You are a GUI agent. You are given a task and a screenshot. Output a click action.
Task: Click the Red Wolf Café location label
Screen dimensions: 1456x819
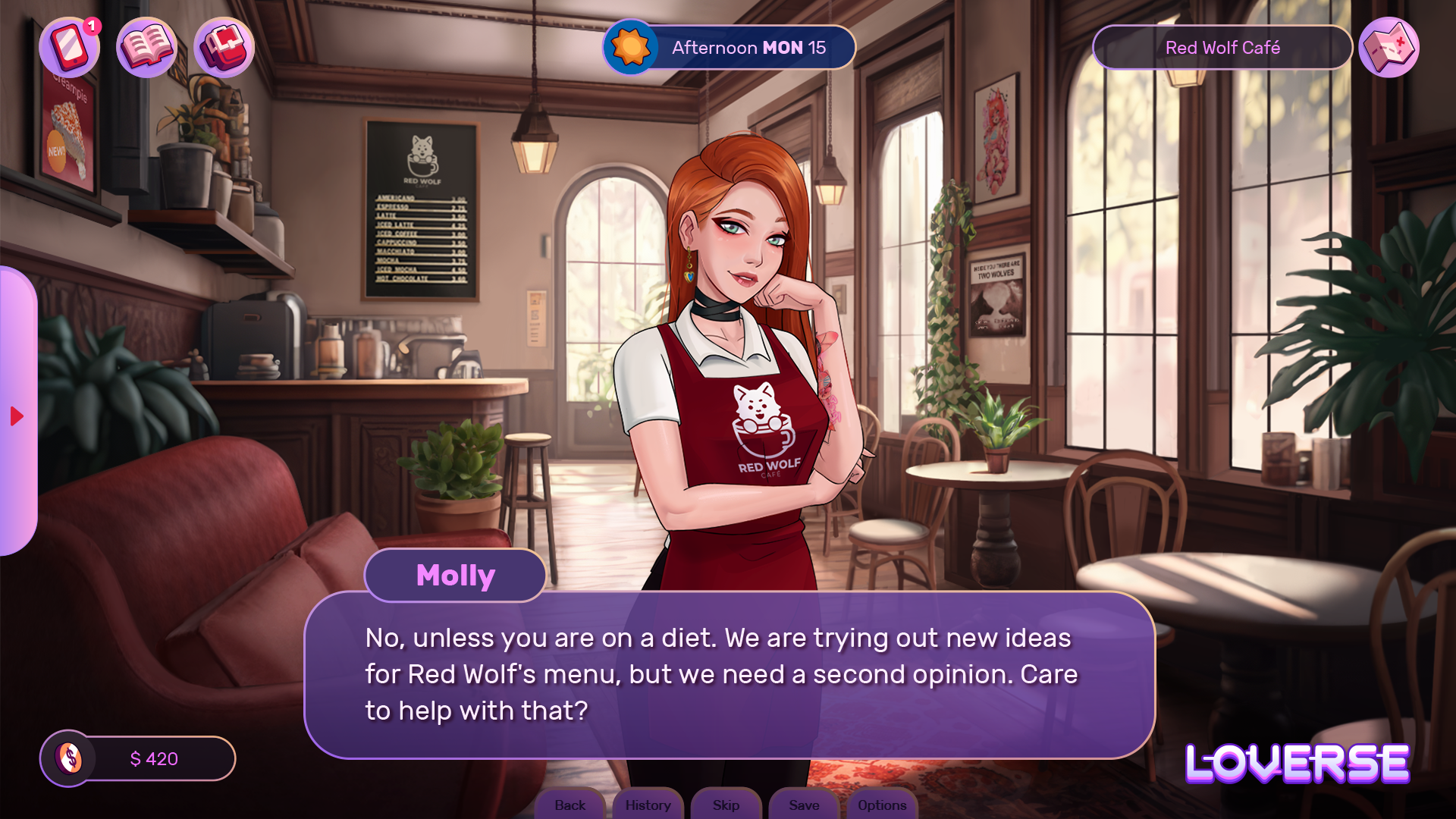(x=1222, y=47)
